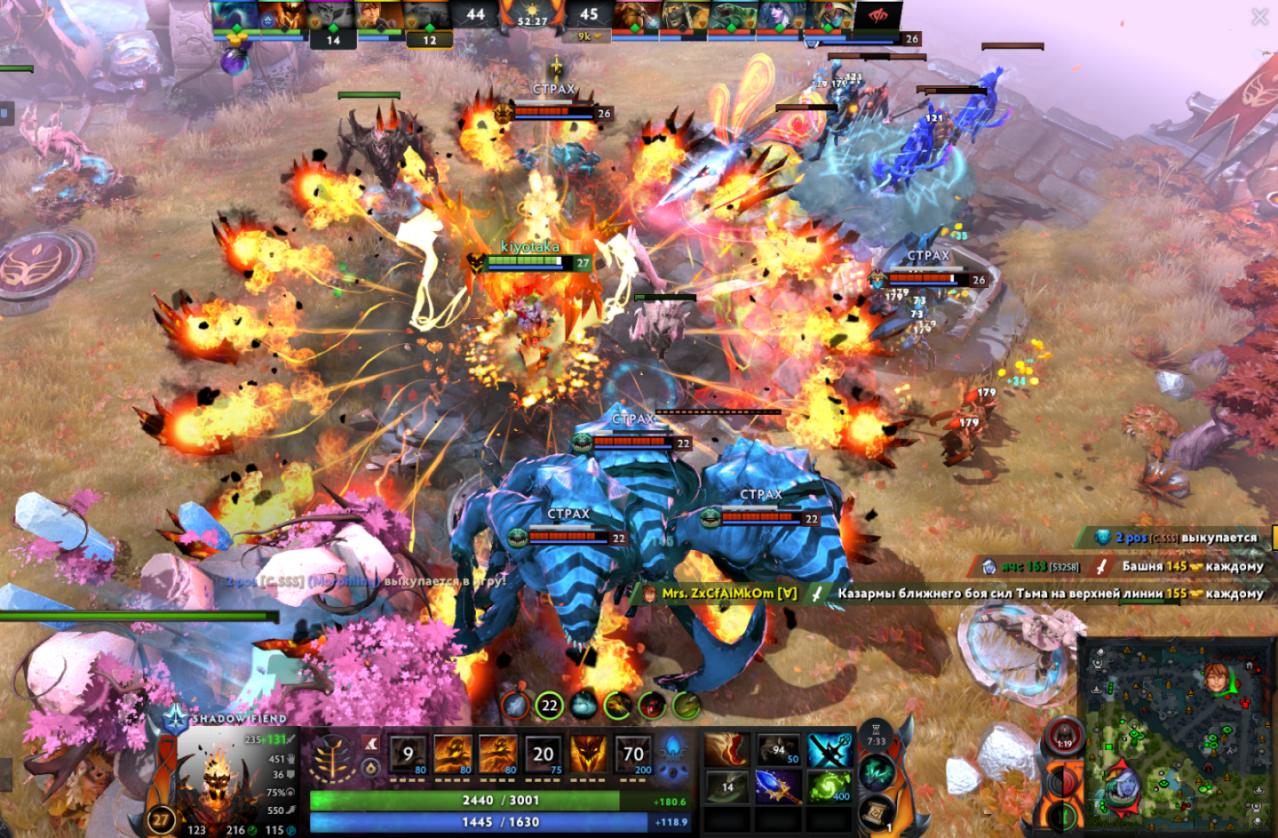
Task: Activate Requiem of Souls showing 70 cooldown
Action: click(x=632, y=755)
